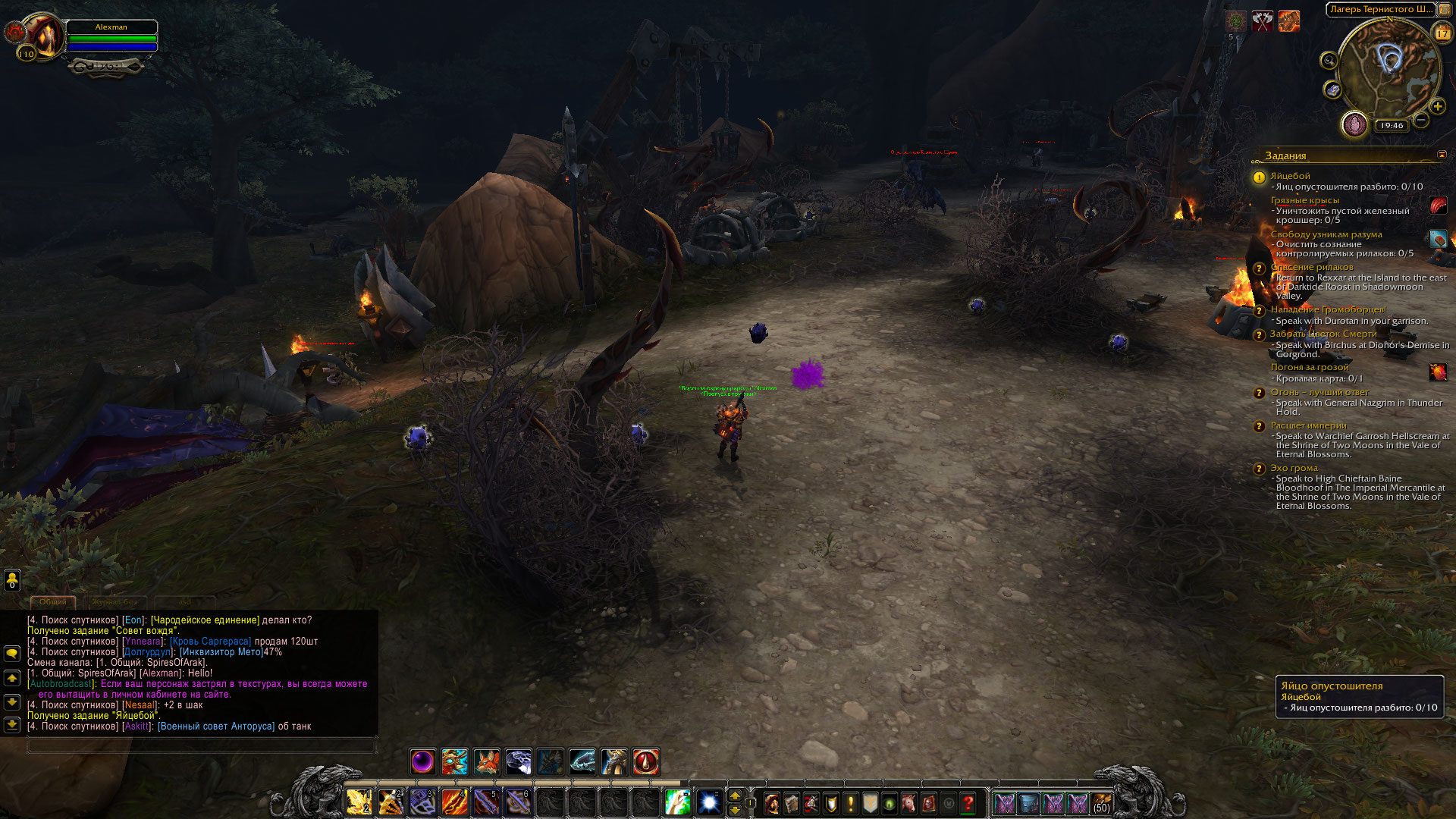
Task: Open the help menu red question mark
Action: (968, 803)
